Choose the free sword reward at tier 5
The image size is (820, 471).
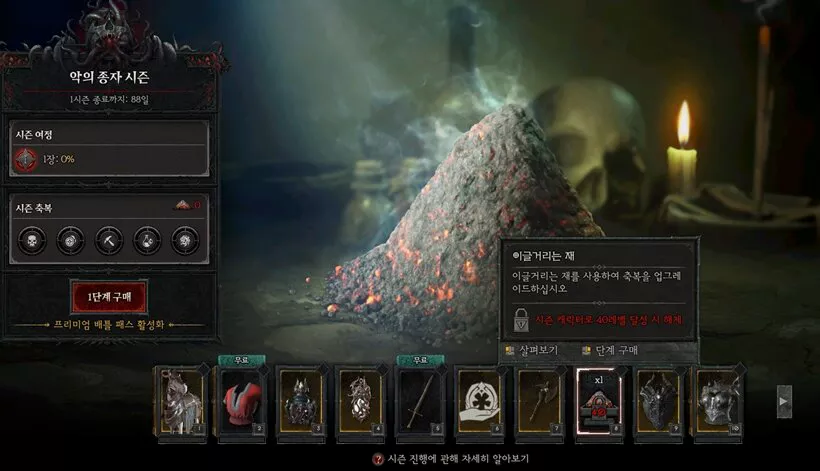pos(420,403)
